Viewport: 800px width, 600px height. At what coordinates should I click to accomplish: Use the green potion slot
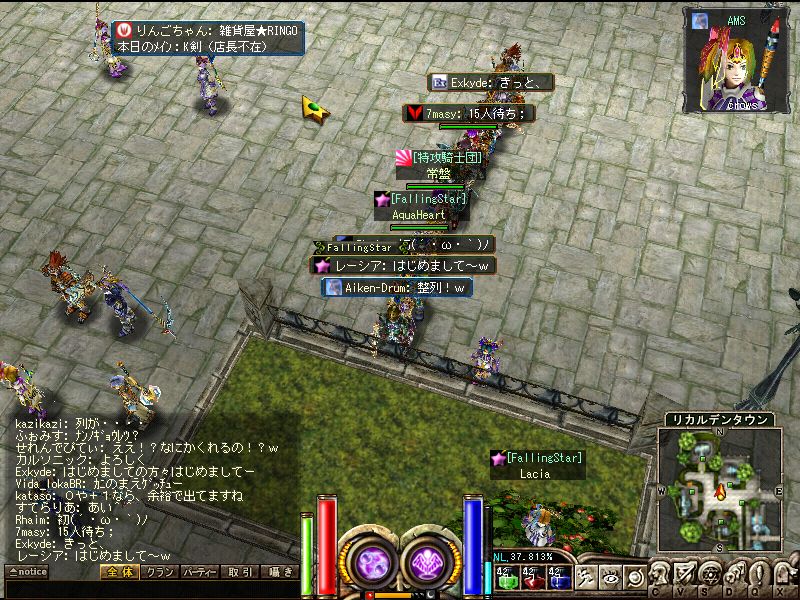tap(507, 577)
